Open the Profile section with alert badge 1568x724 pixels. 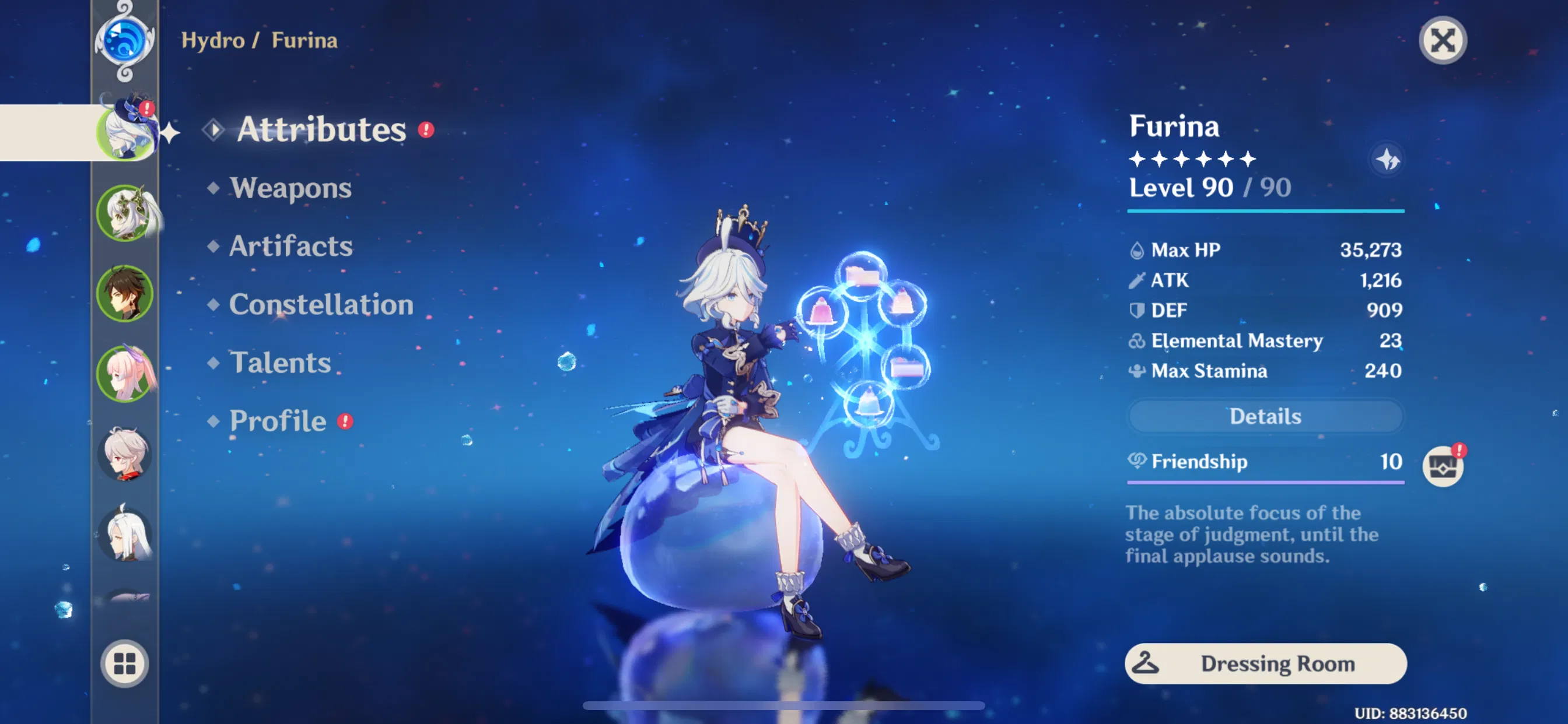[x=277, y=420]
